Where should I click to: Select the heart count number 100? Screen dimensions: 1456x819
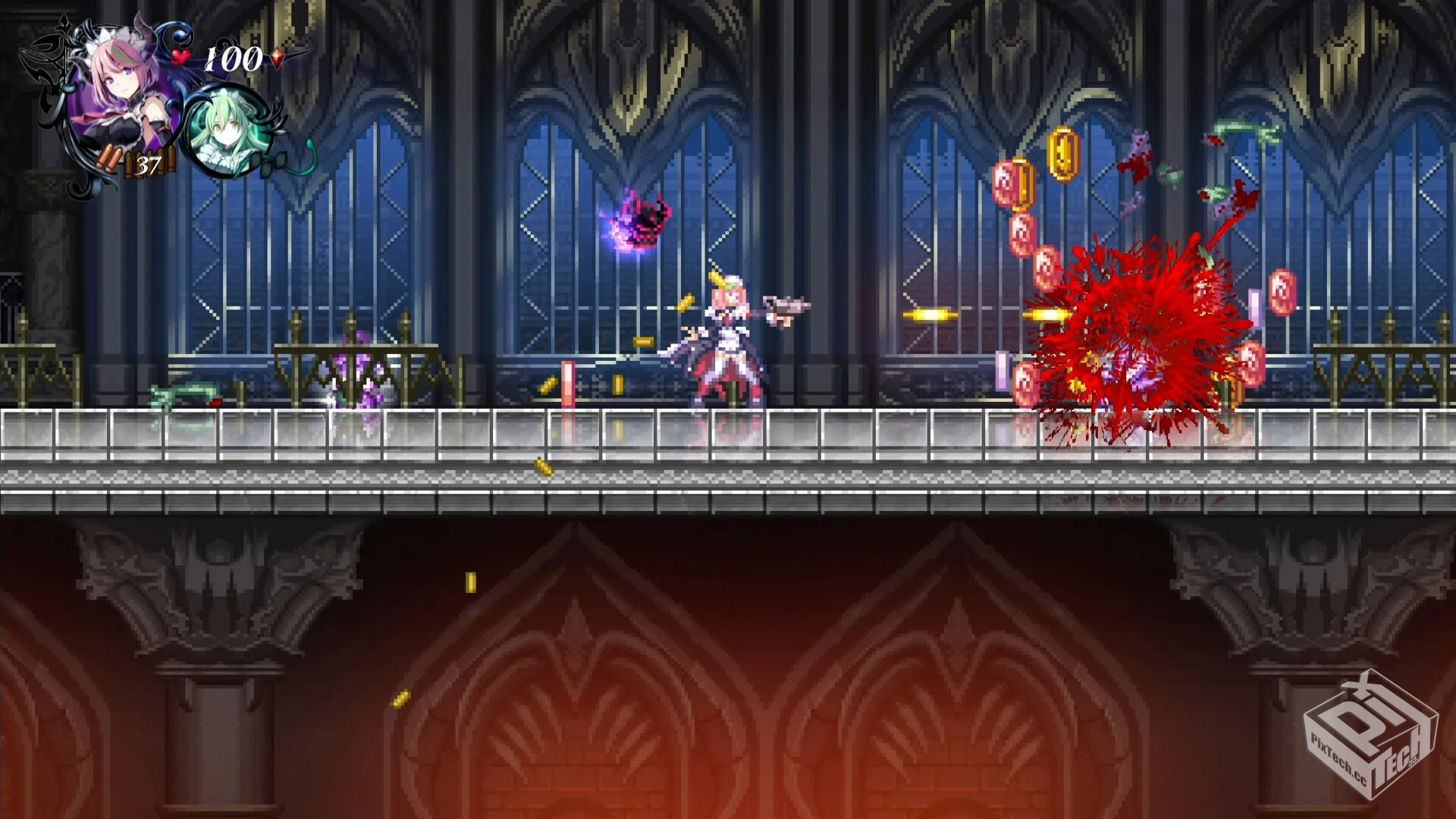(x=232, y=58)
